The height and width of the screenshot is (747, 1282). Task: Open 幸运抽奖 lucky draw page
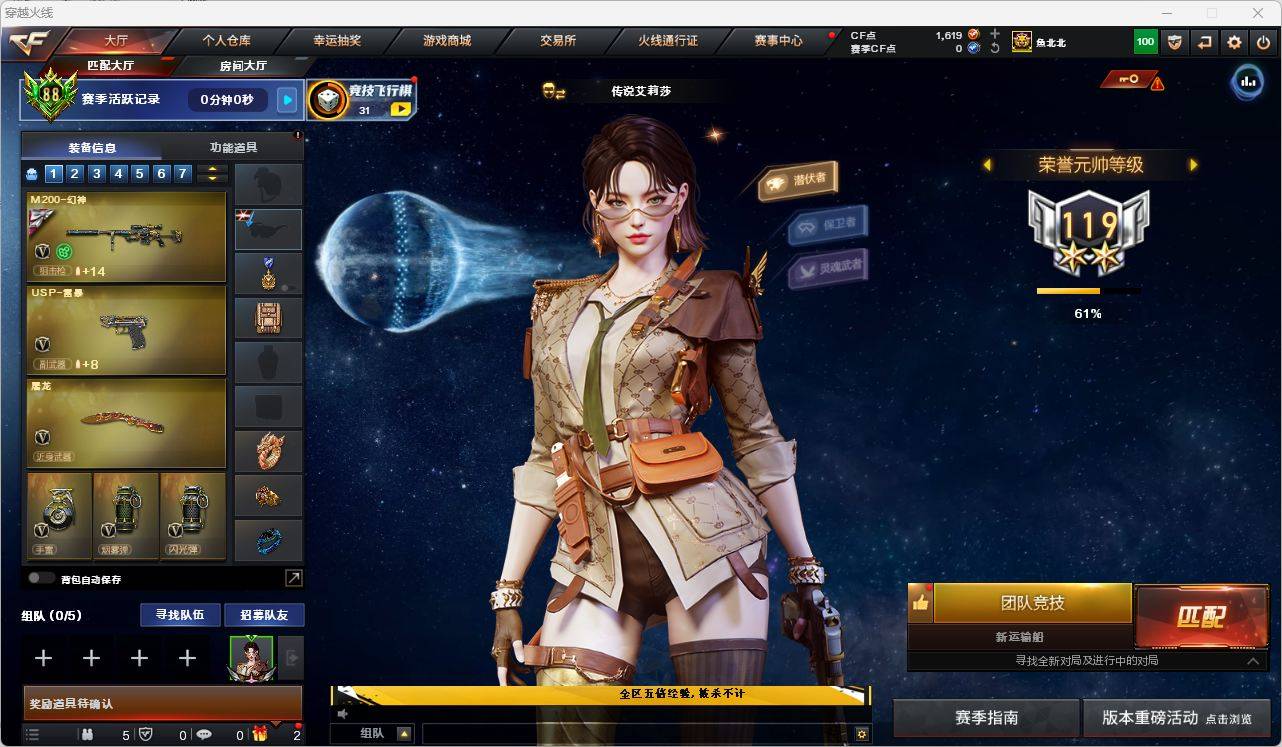tap(337, 41)
